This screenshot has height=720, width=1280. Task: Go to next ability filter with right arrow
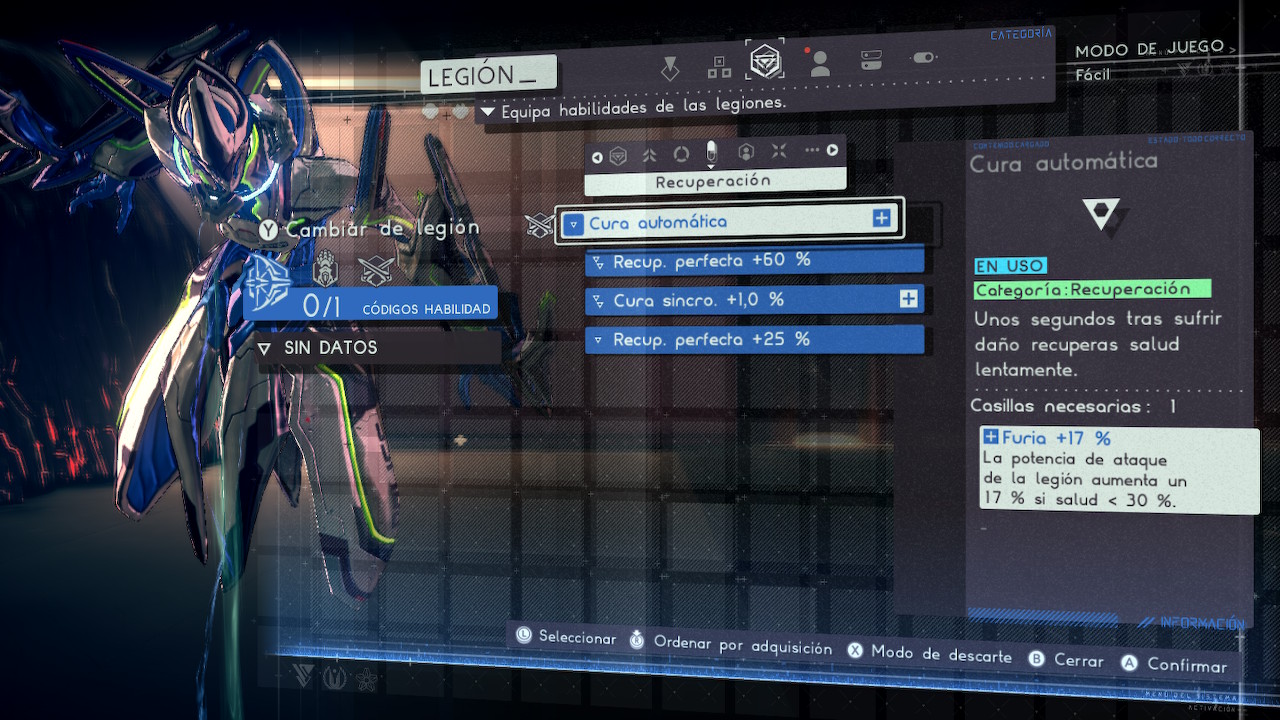(832, 151)
